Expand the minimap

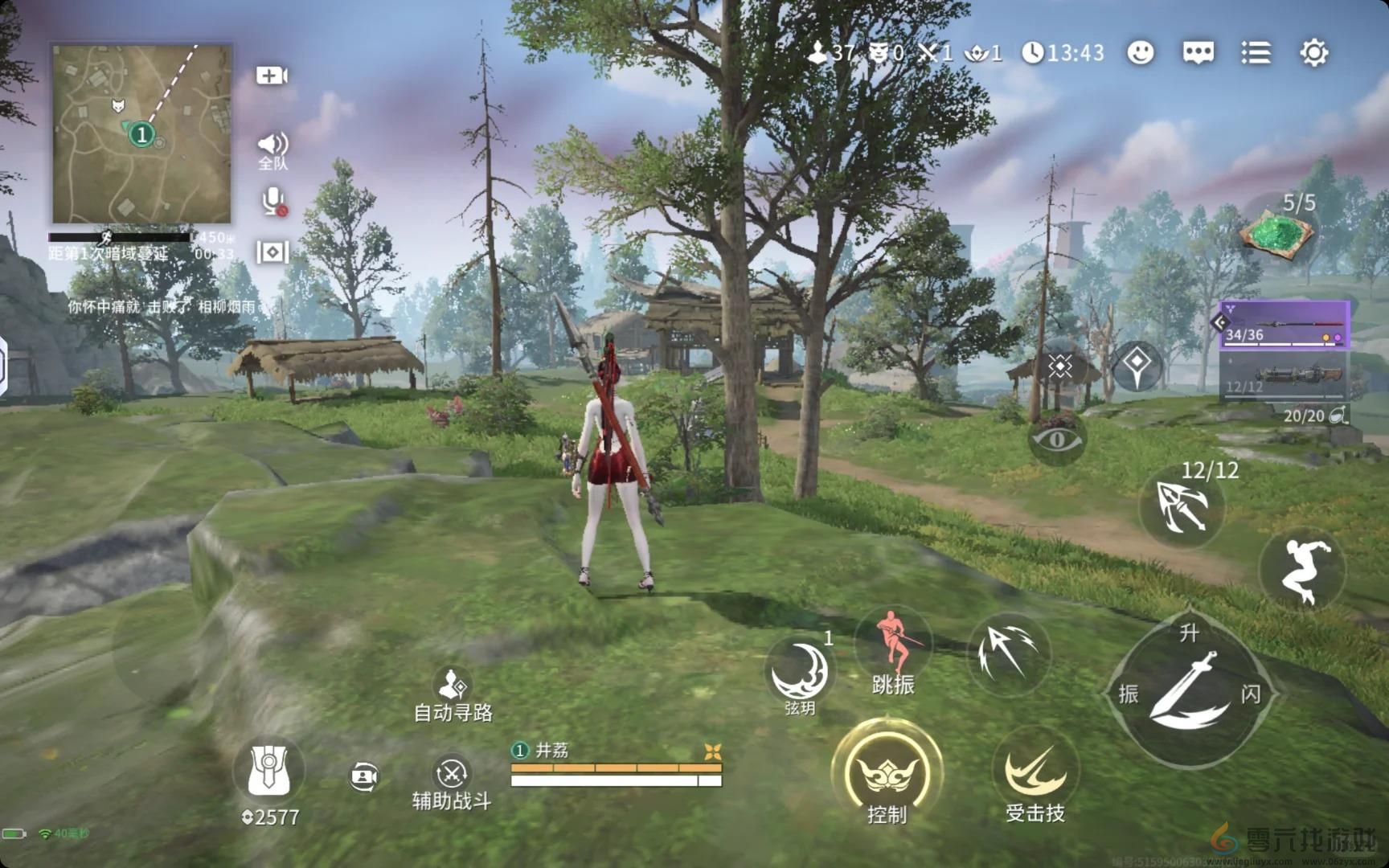[141, 133]
